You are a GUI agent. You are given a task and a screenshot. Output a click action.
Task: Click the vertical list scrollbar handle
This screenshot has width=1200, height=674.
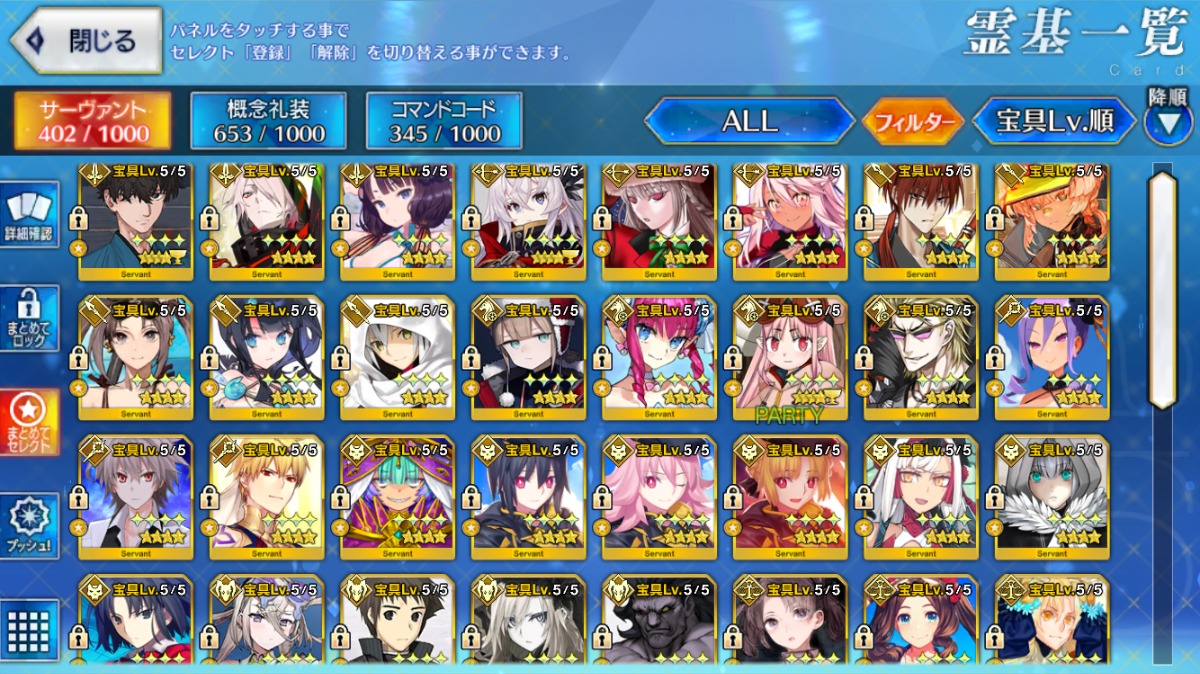tap(1162, 290)
